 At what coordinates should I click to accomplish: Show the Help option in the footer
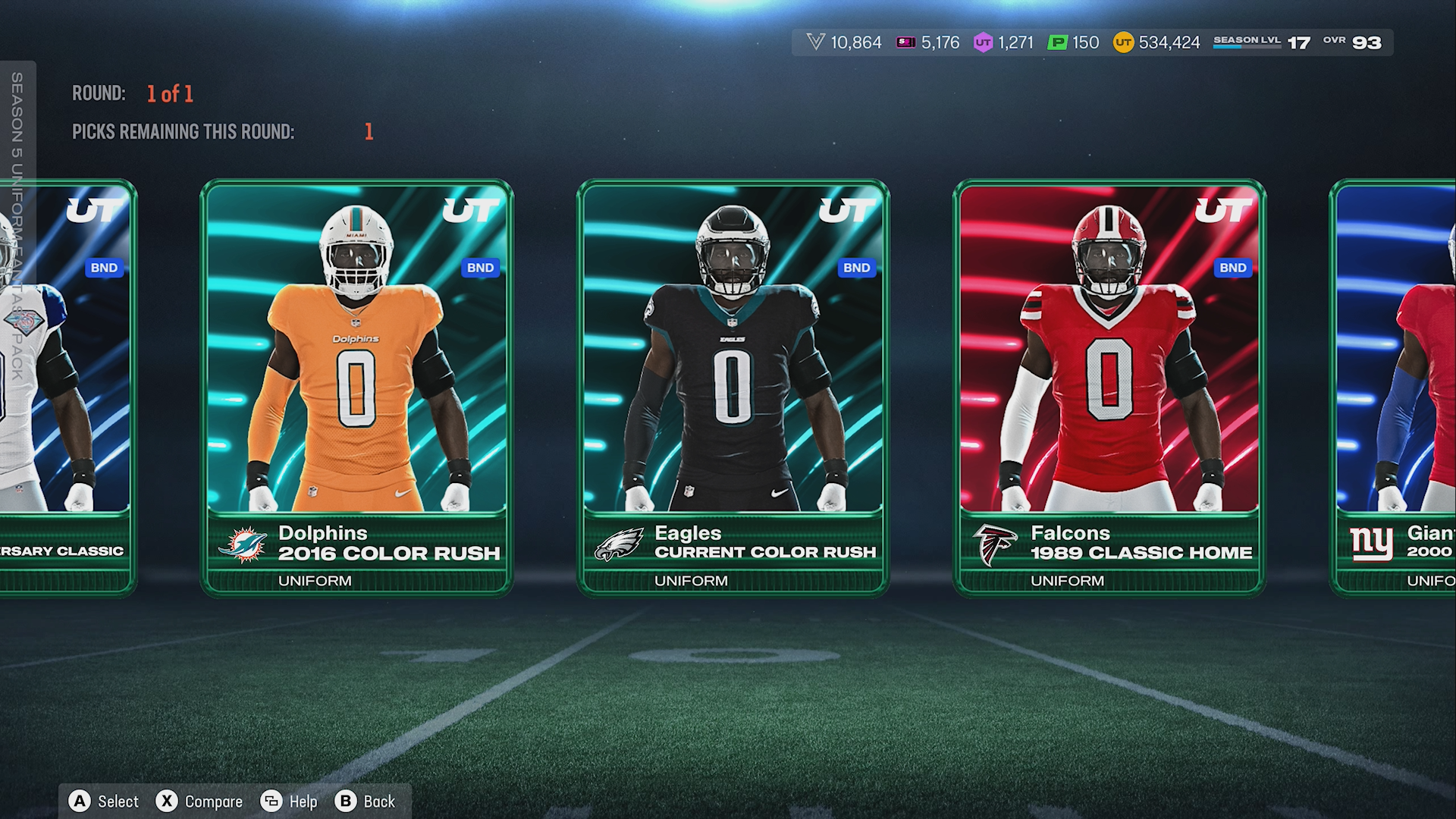tap(289, 802)
